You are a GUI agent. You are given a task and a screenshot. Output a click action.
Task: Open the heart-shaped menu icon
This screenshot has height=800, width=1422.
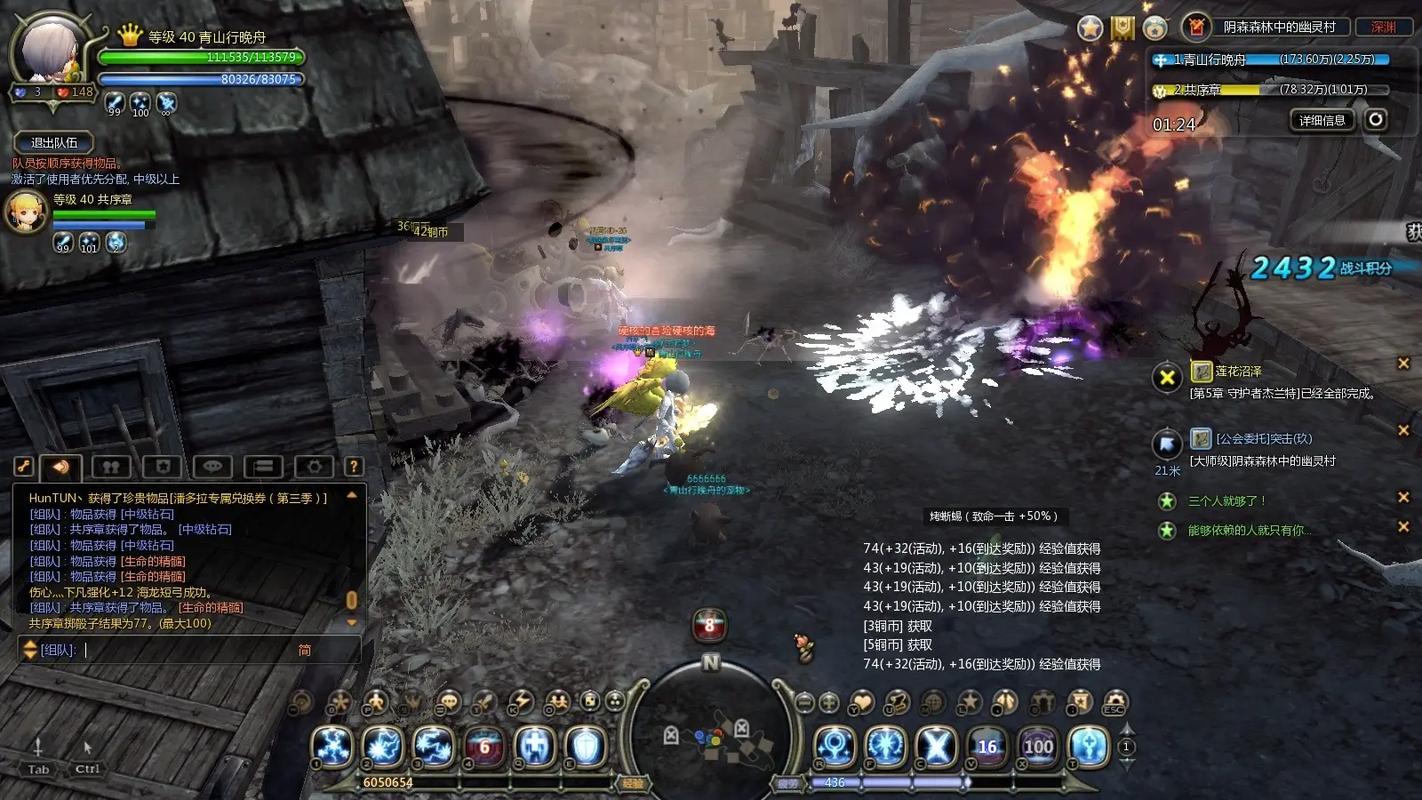(861, 702)
